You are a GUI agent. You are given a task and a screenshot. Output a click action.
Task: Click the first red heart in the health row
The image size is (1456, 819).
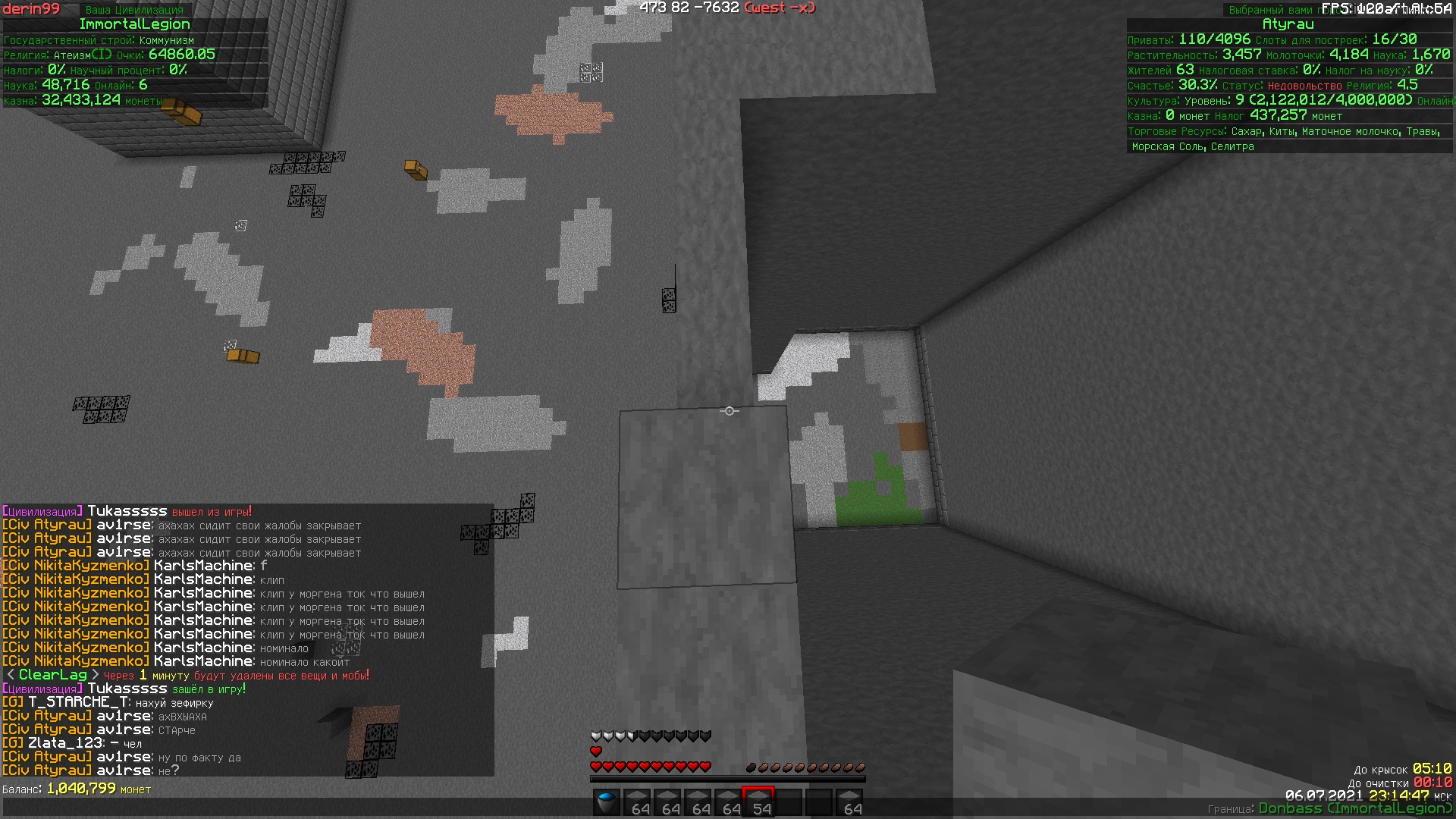[x=595, y=767]
